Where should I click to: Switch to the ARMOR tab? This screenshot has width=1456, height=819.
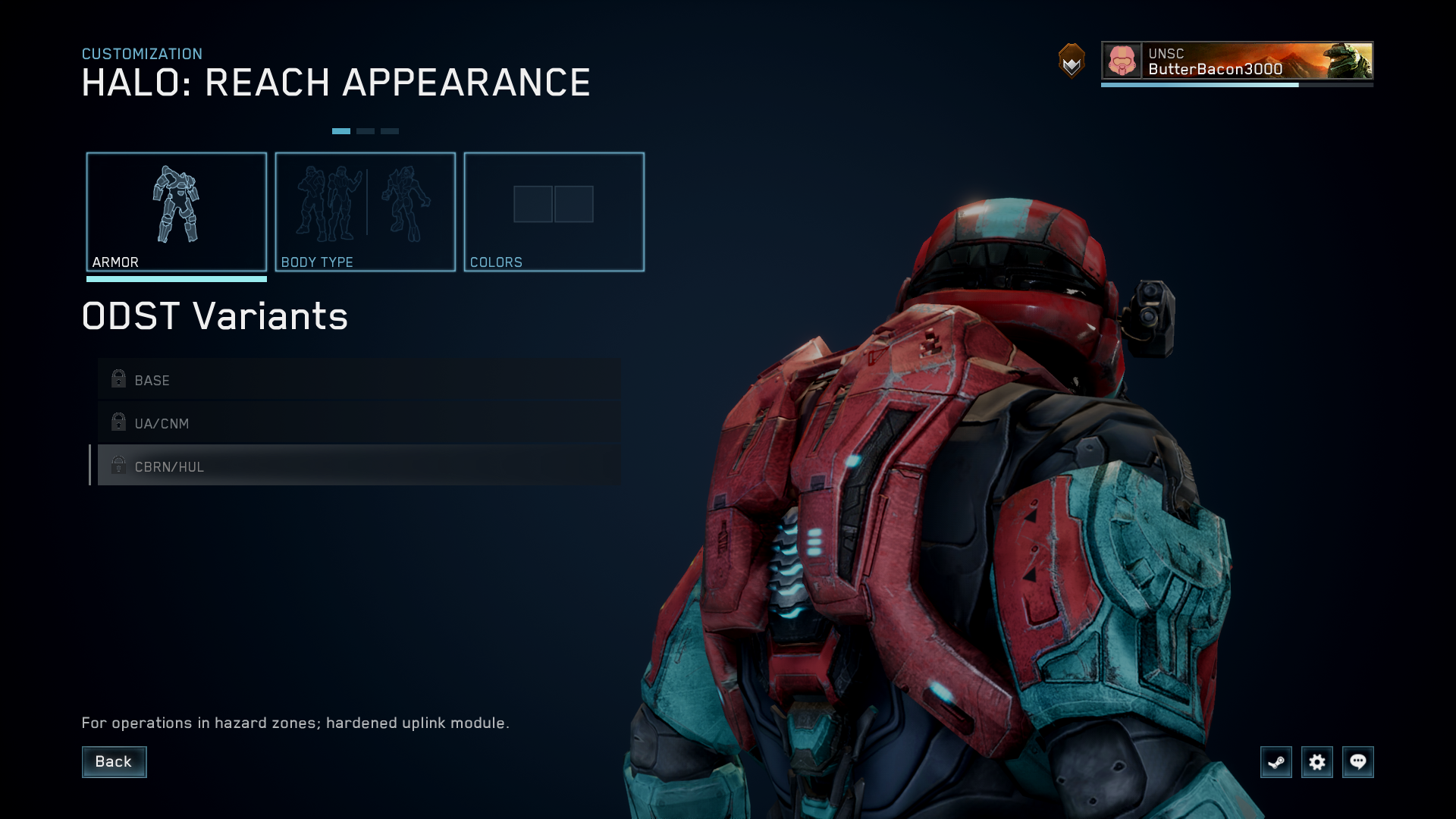(177, 212)
